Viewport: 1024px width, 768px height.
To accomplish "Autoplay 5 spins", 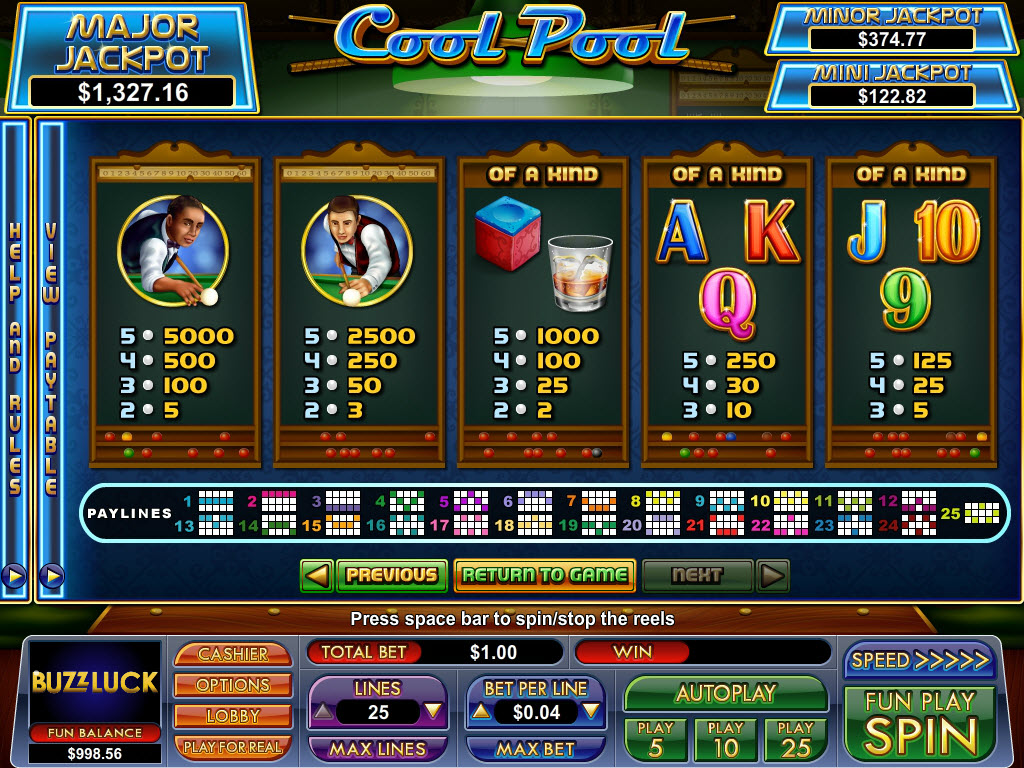I will tap(656, 739).
